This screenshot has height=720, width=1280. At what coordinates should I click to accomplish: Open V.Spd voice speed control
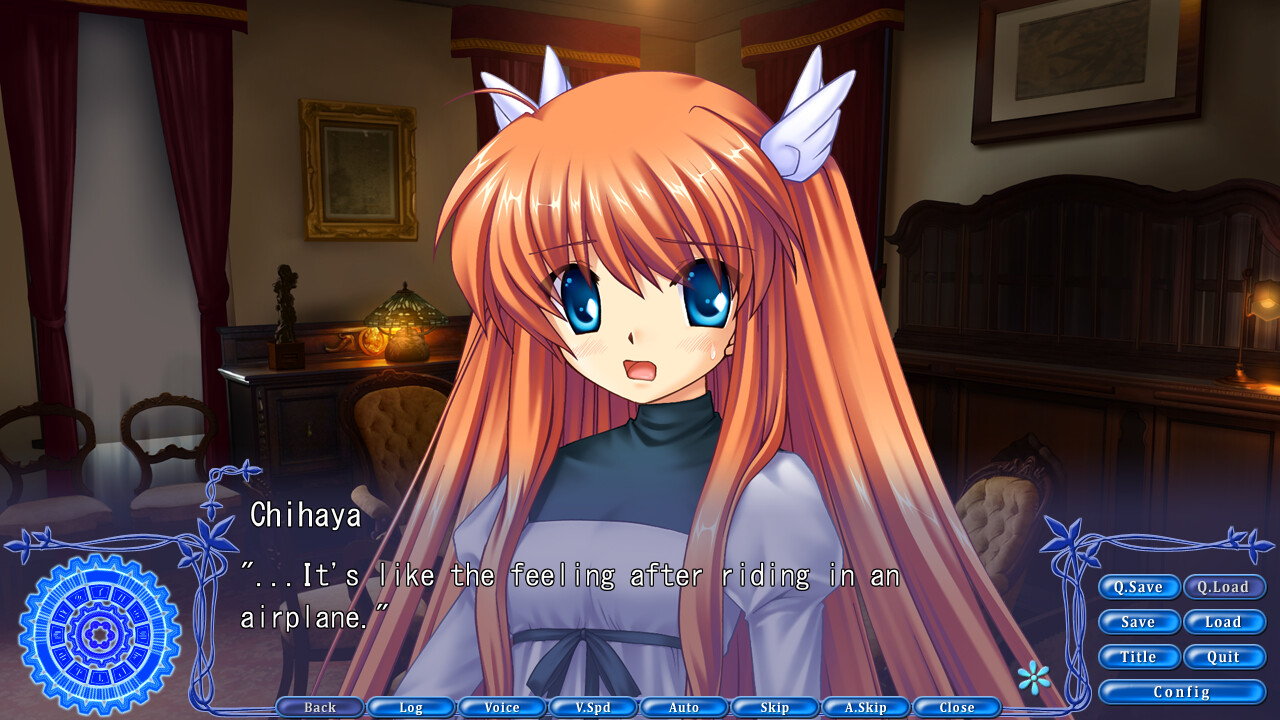tap(592, 707)
